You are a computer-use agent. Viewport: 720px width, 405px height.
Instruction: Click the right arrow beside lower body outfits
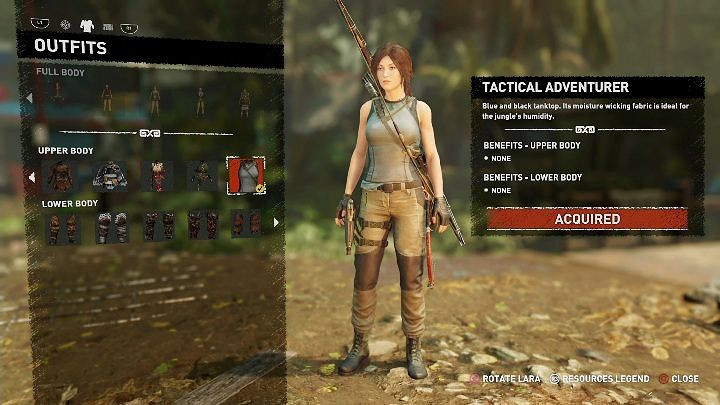(276, 223)
